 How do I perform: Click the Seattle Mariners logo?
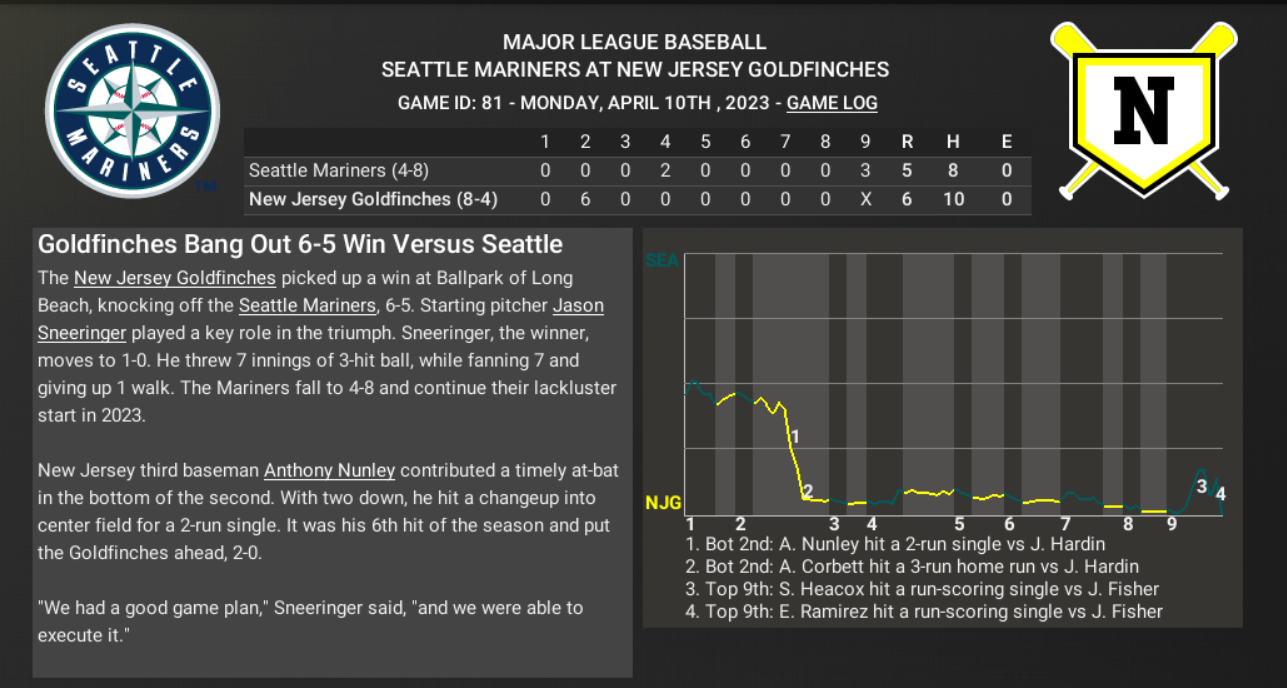click(133, 111)
